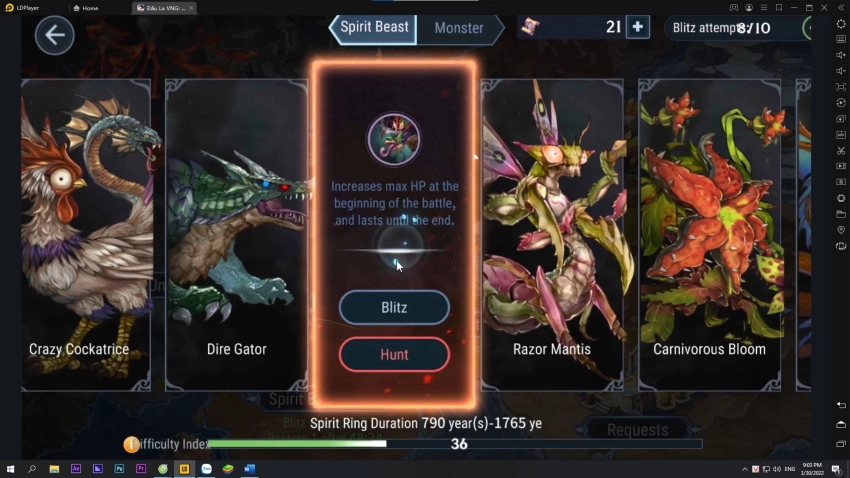Inspect the spirit beast skill icon
The width and height of the screenshot is (850, 478).
(x=393, y=139)
